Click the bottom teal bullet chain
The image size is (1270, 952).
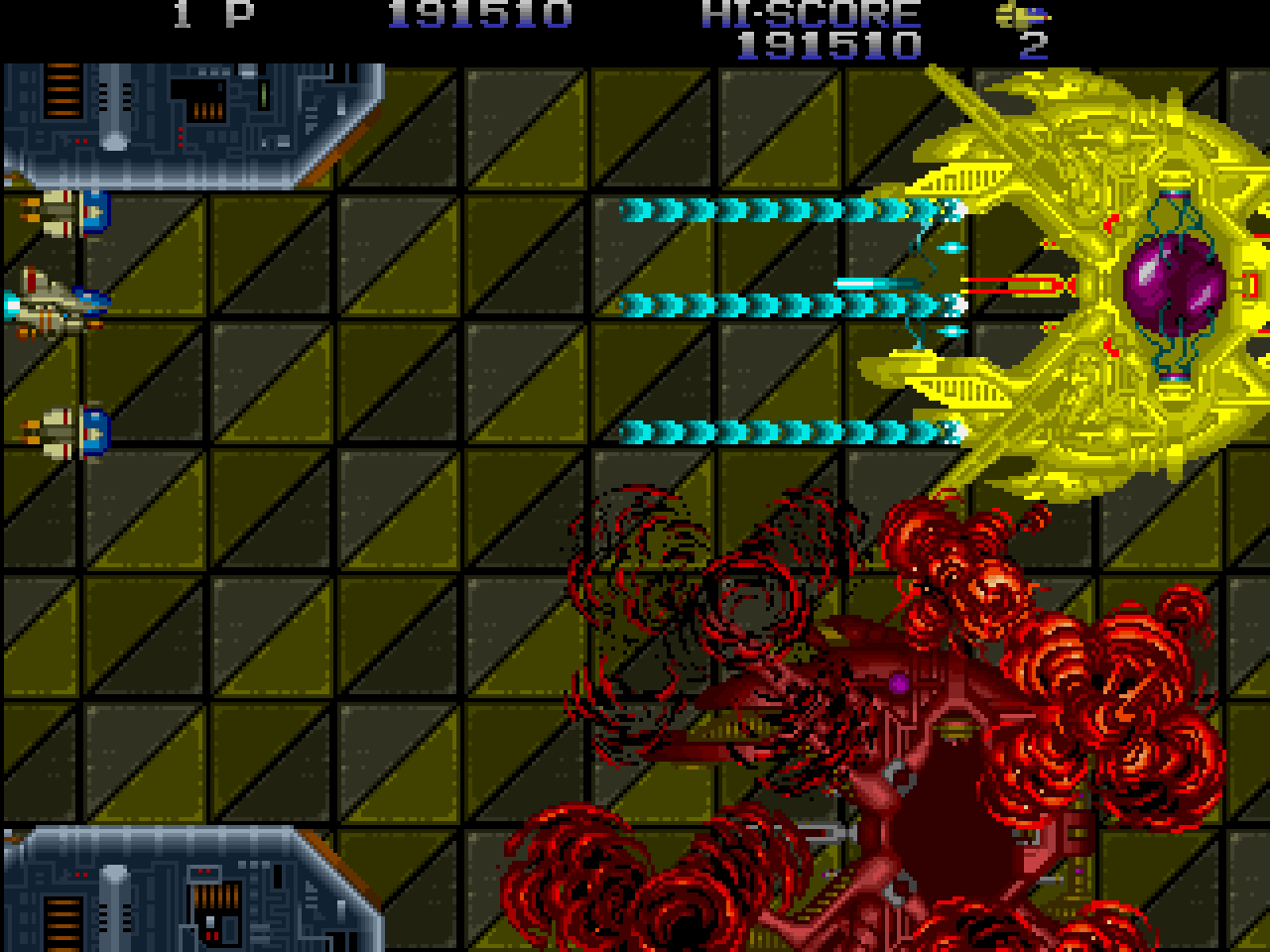[784, 431]
